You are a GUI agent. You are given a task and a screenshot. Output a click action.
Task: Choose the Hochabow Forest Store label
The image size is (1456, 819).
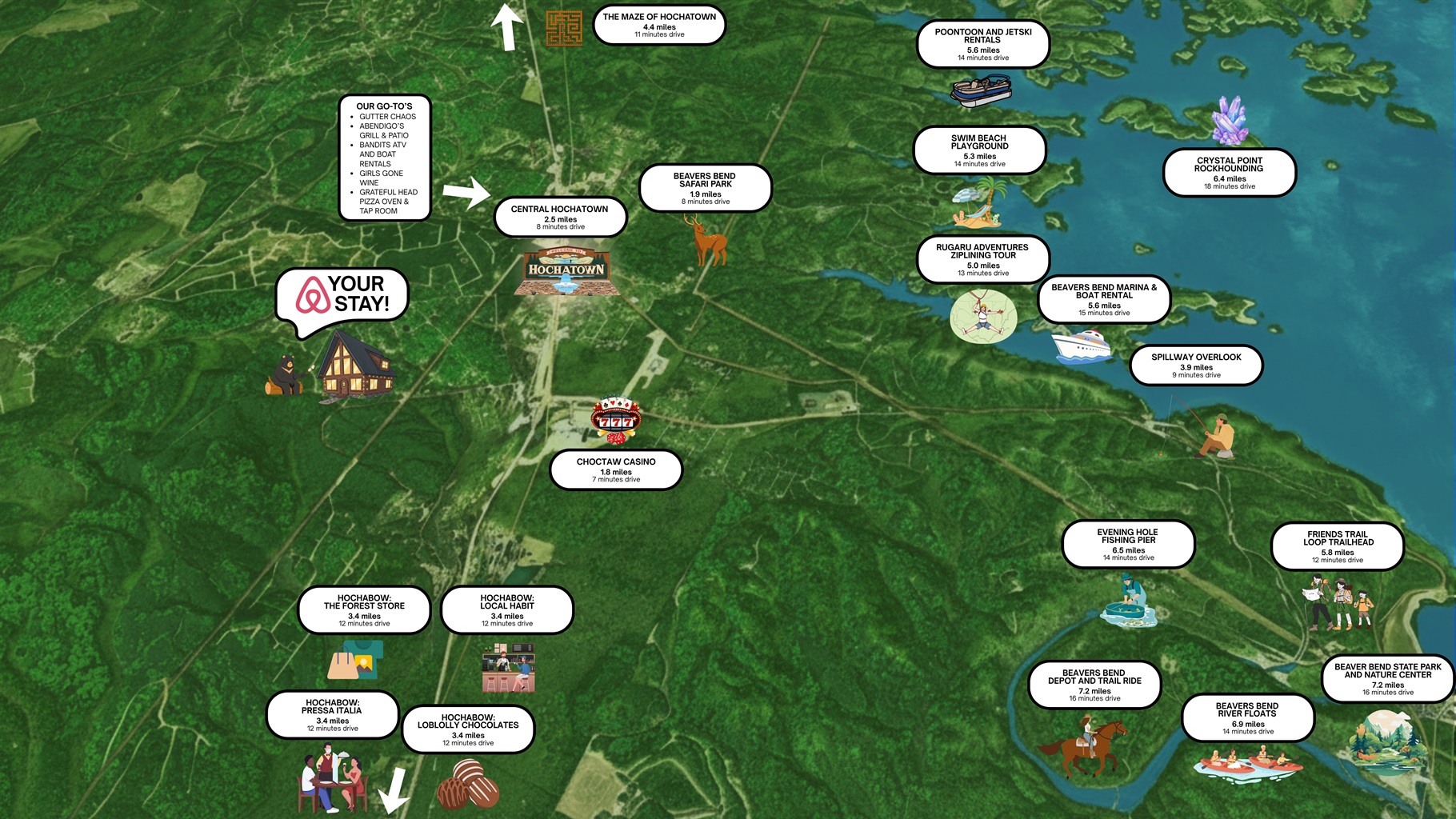[364, 610]
